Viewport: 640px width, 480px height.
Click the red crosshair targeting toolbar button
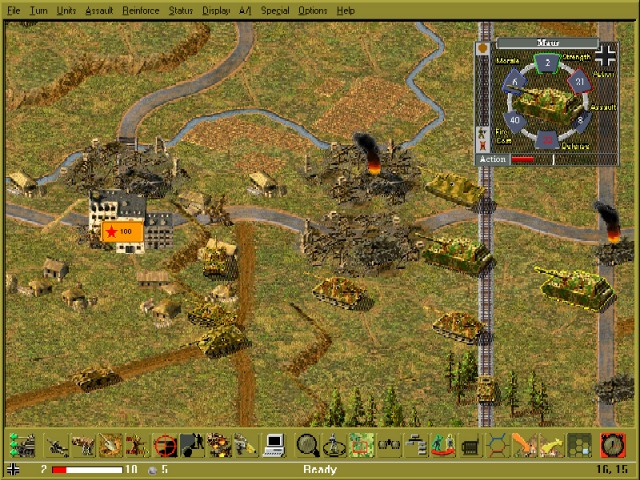[165, 445]
